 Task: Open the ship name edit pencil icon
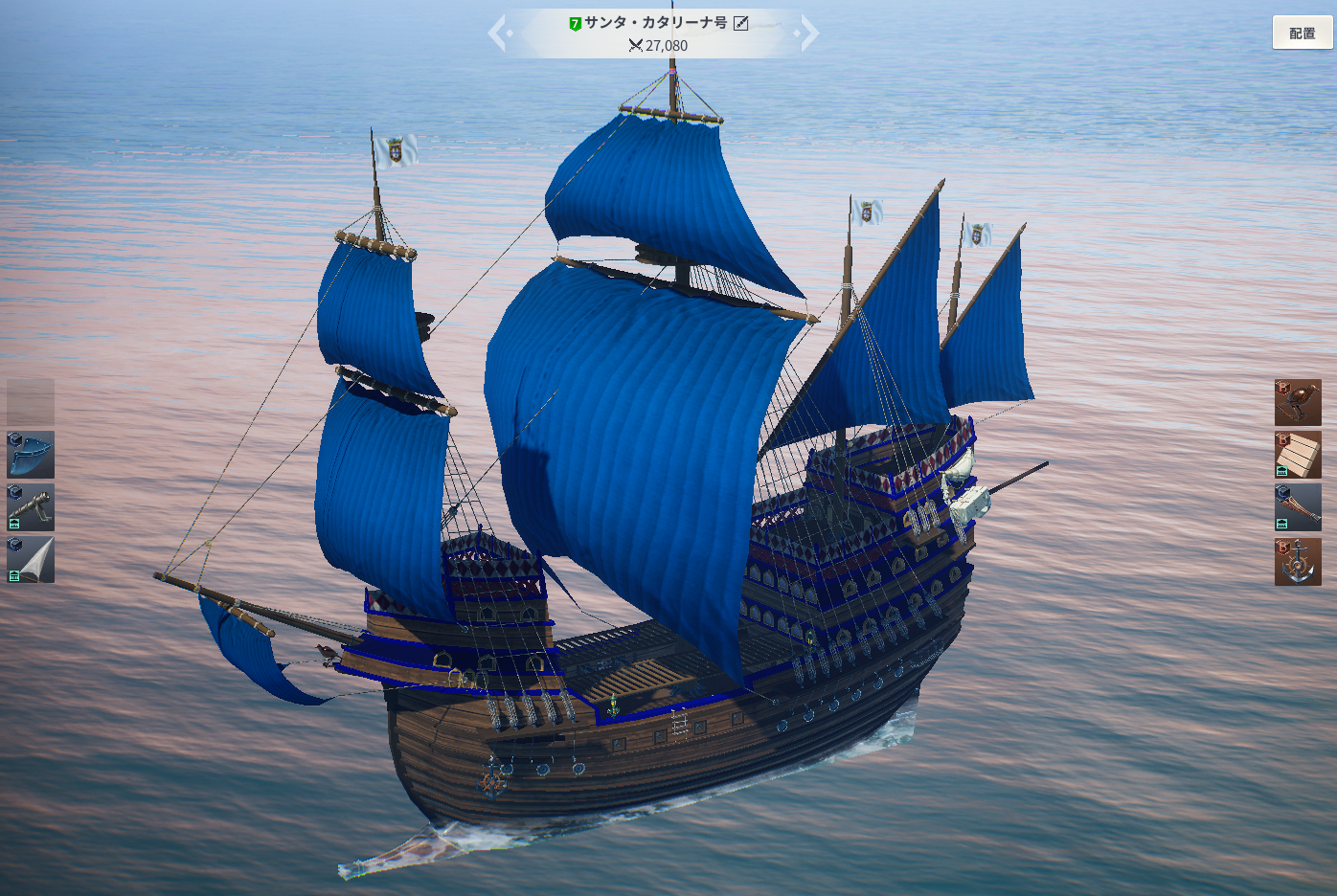[740, 23]
